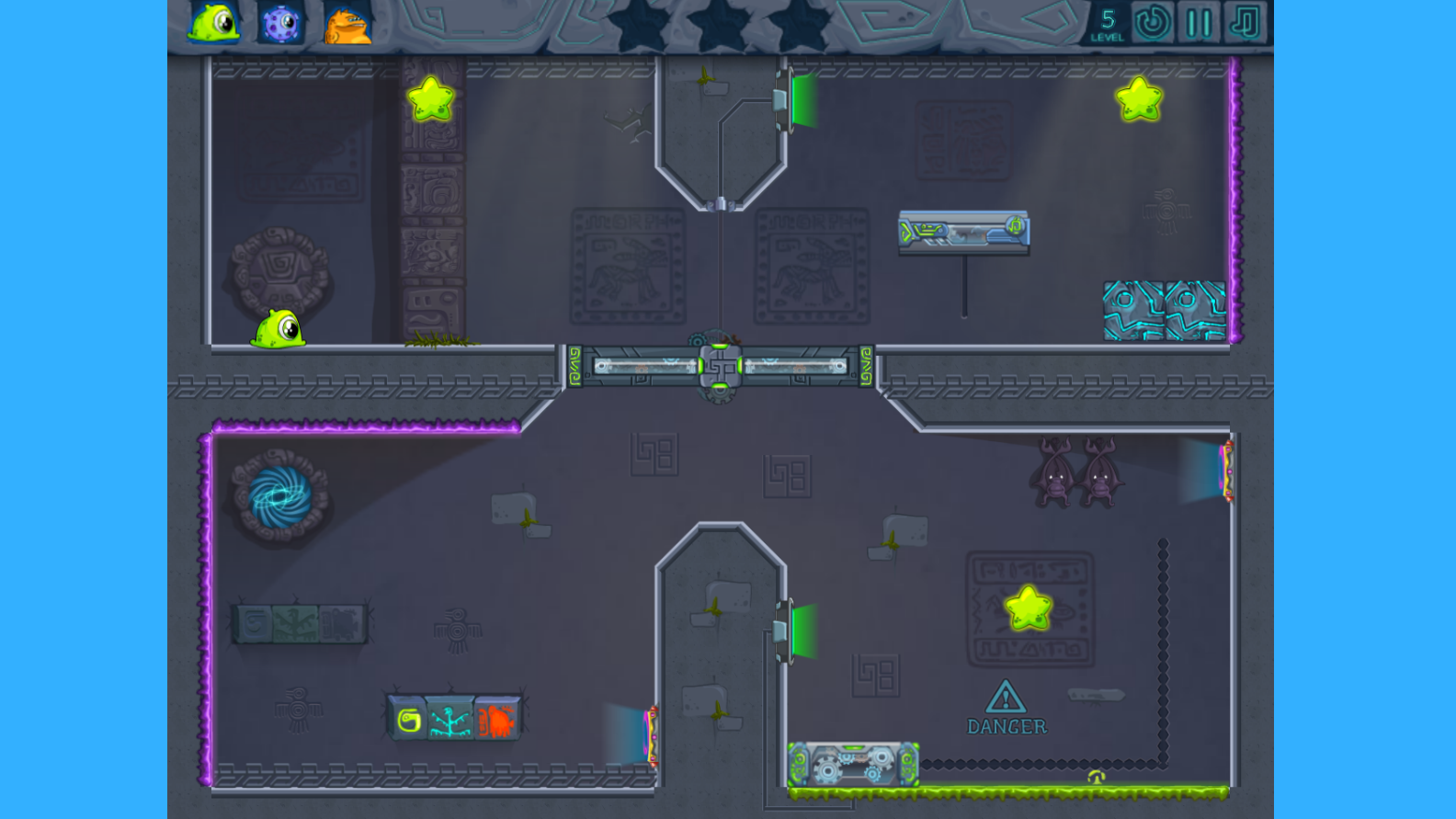Click the restart level icon
The height and width of the screenshot is (819, 1456).
[1152, 24]
